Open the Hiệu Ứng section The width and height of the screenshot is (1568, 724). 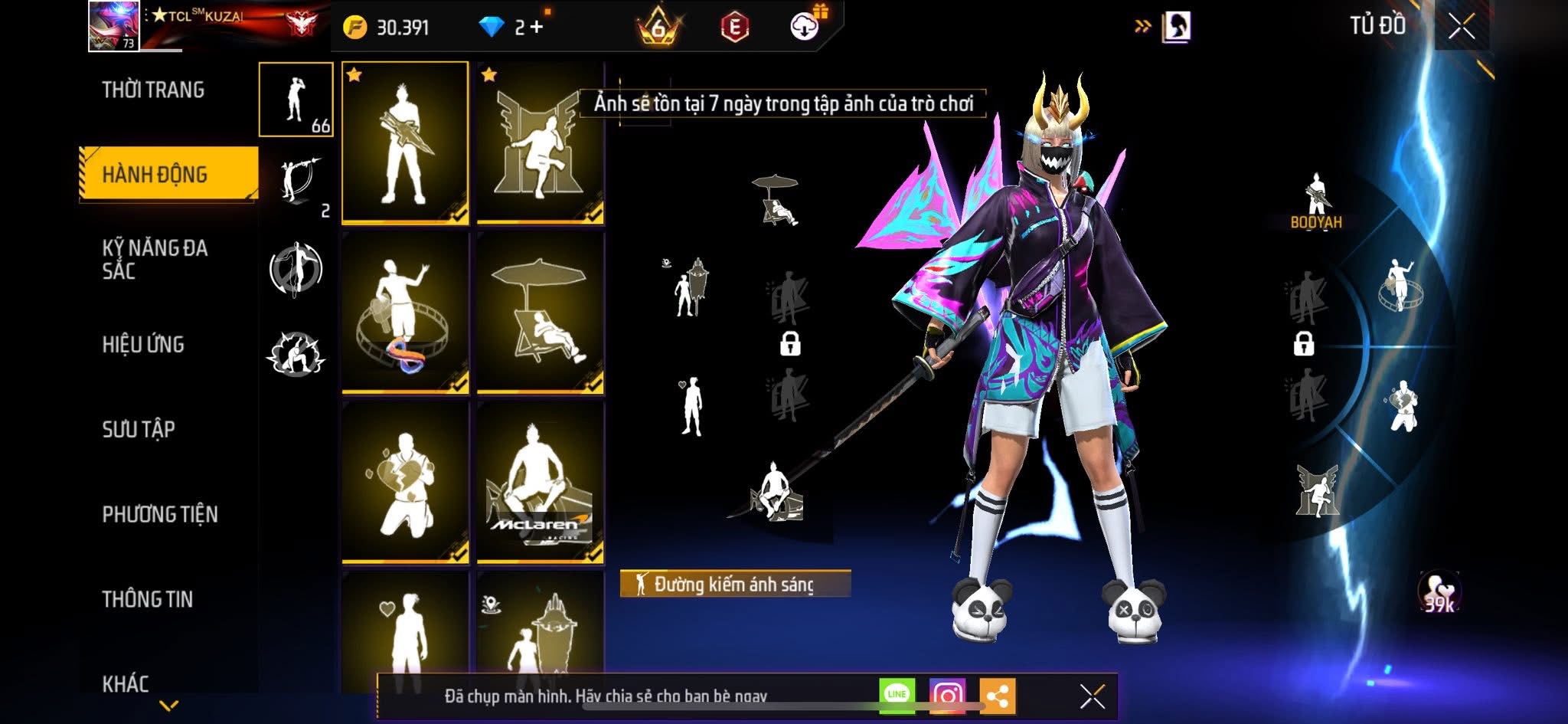tap(143, 345)
